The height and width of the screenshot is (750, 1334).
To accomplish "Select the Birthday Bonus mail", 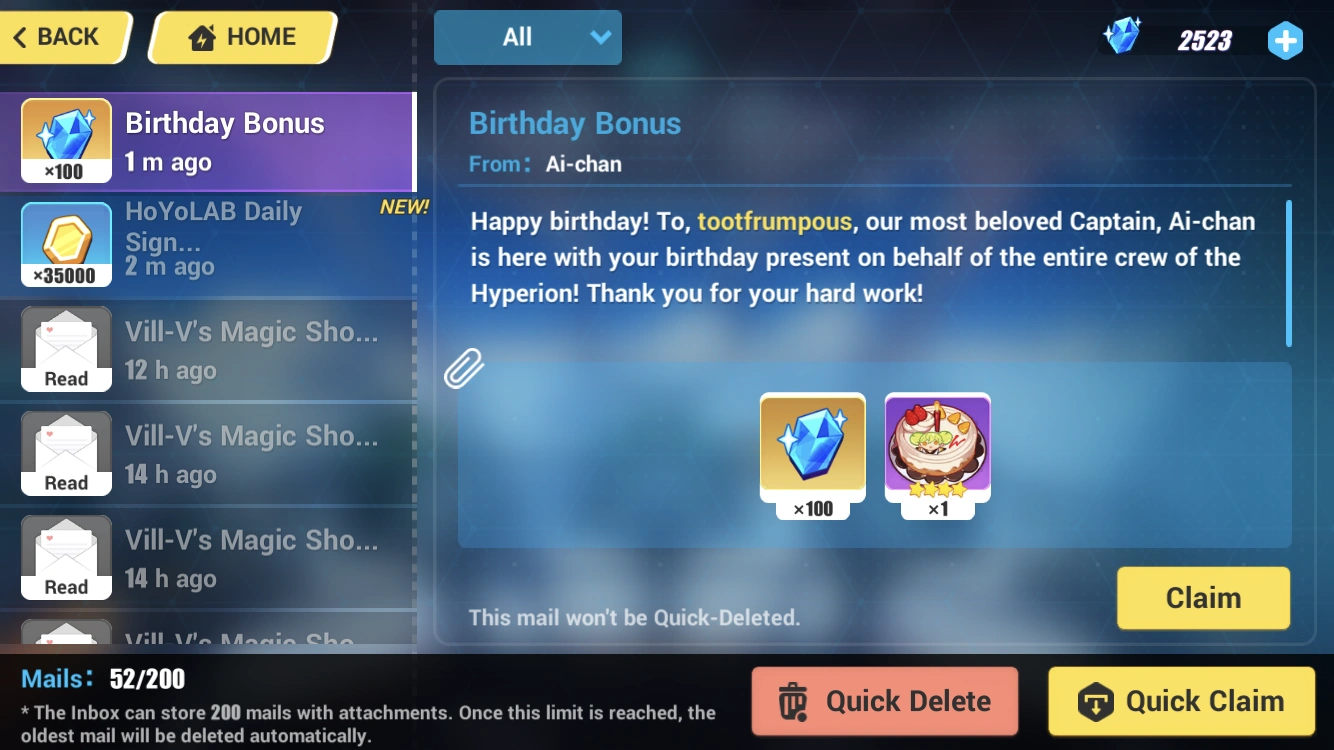I will tap(210, 140).
